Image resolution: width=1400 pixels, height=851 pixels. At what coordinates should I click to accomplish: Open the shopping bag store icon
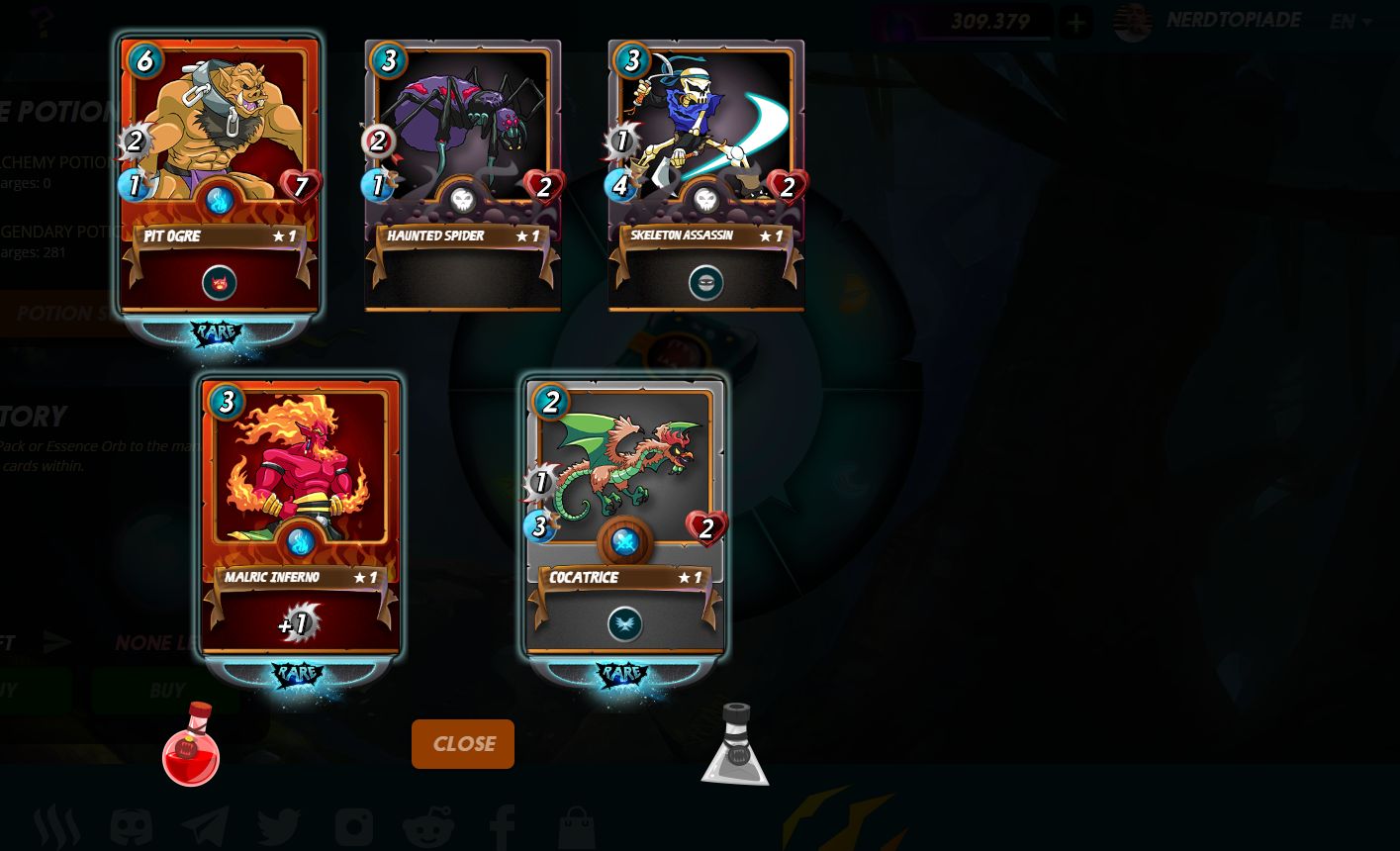[x=576, y=826]
